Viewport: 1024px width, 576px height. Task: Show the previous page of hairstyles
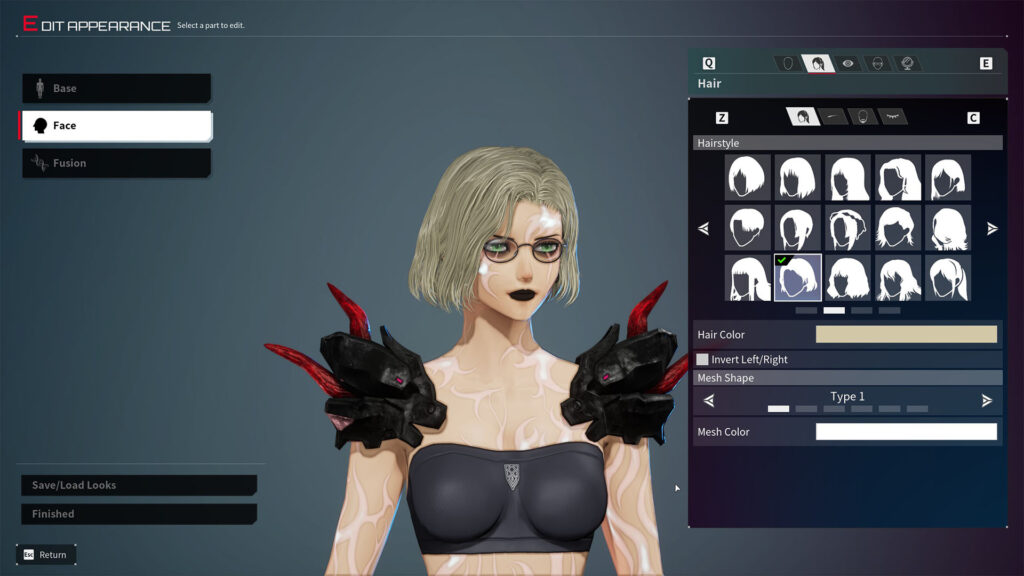click(703, 229)
